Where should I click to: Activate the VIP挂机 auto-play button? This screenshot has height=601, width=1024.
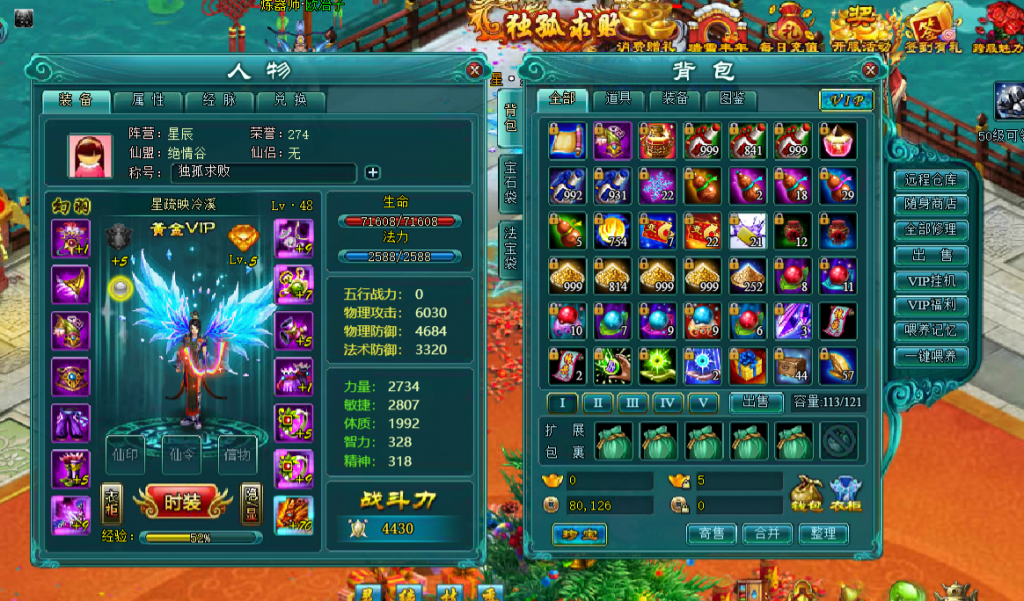click(x=931, y=281)
